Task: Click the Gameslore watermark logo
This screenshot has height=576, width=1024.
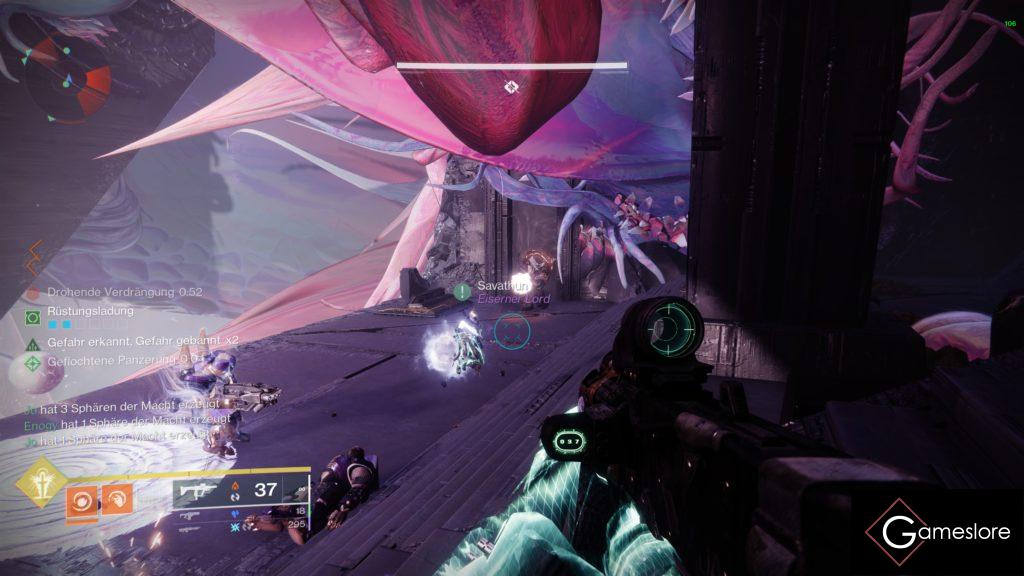Action: point(938,532)
